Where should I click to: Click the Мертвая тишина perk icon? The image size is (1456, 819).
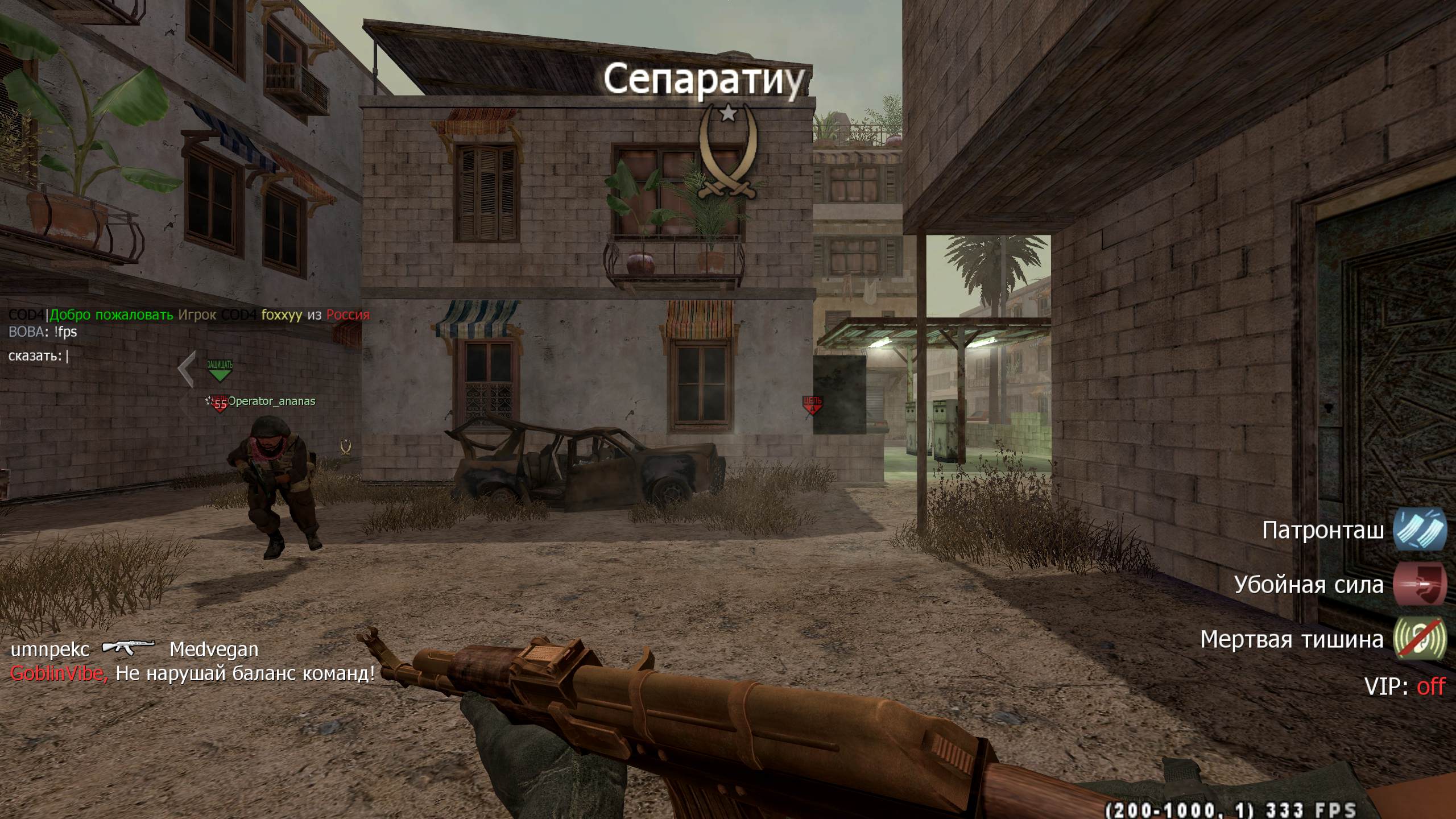tap(1420, 639)
